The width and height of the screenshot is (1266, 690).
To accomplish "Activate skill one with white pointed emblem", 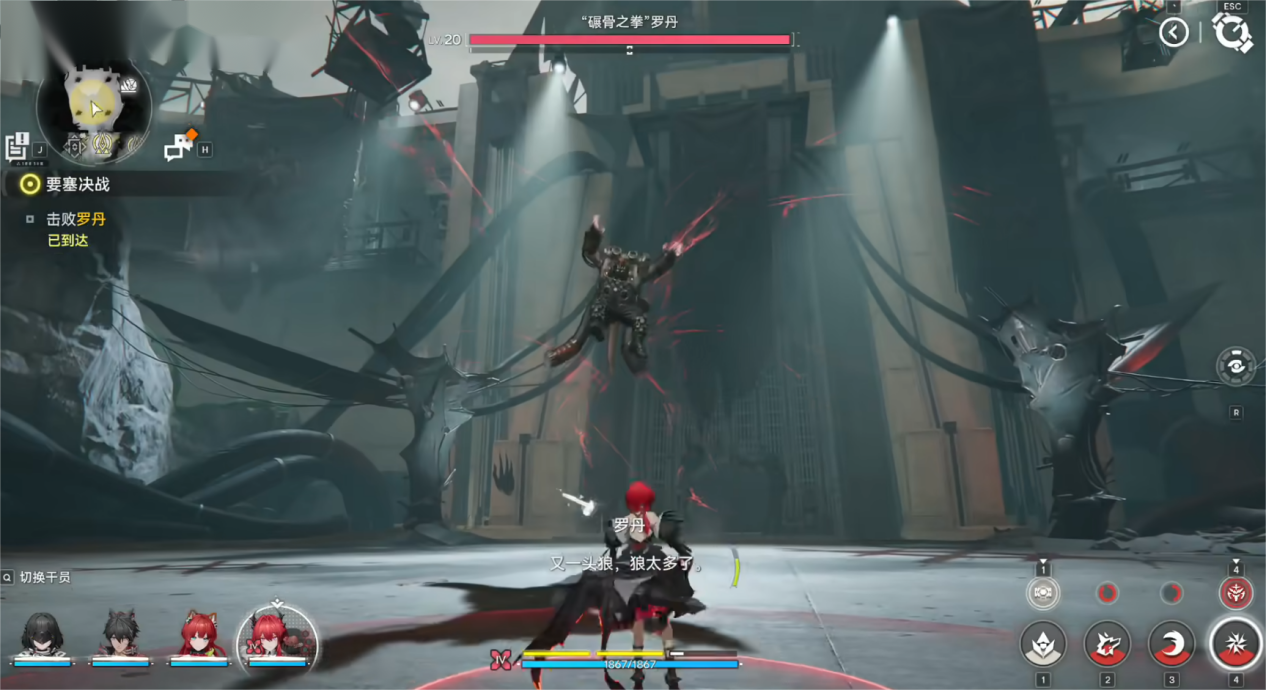I will [1043, 643].
